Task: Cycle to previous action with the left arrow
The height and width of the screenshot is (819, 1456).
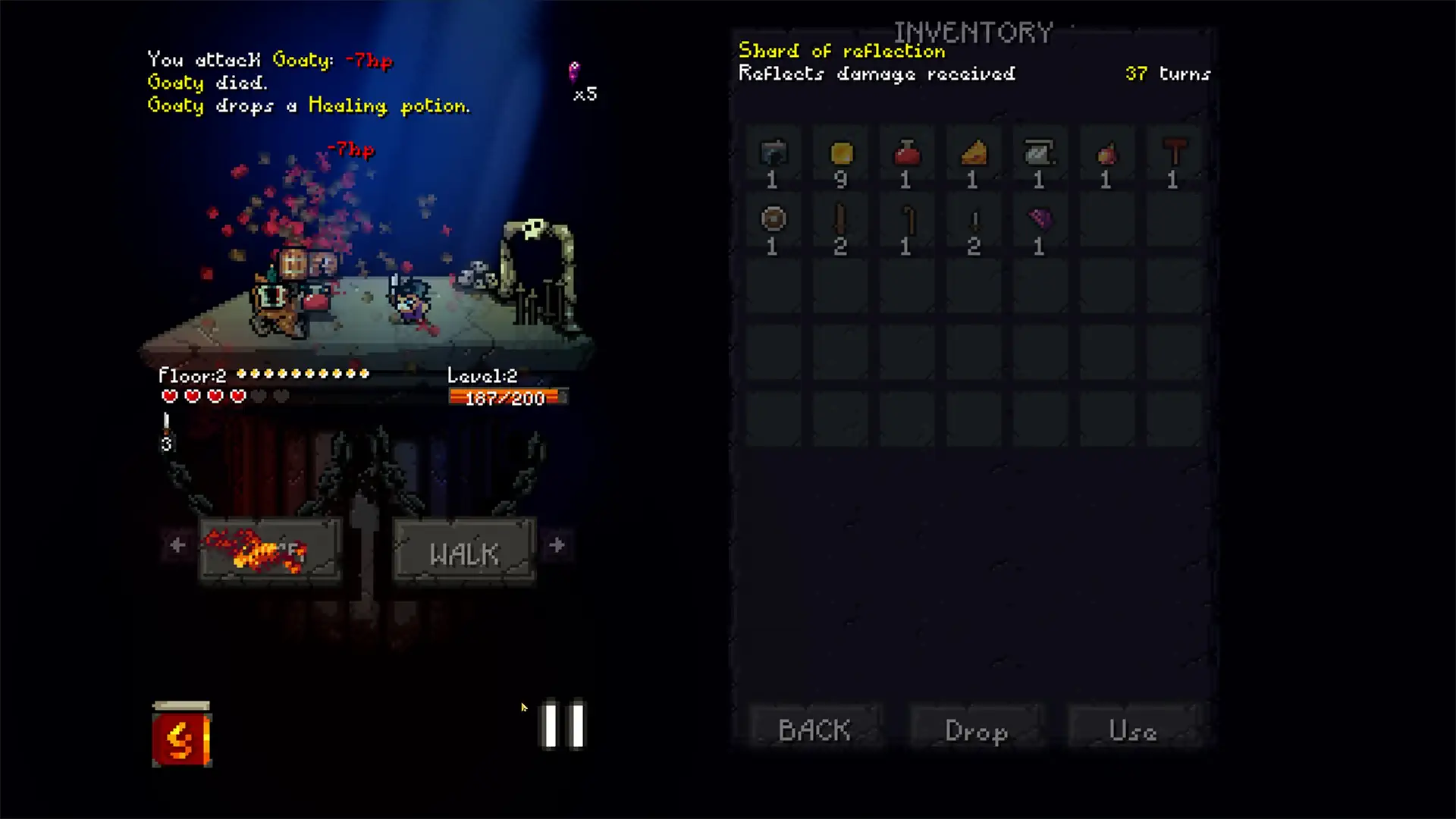Action: click(x=177, y=545)
